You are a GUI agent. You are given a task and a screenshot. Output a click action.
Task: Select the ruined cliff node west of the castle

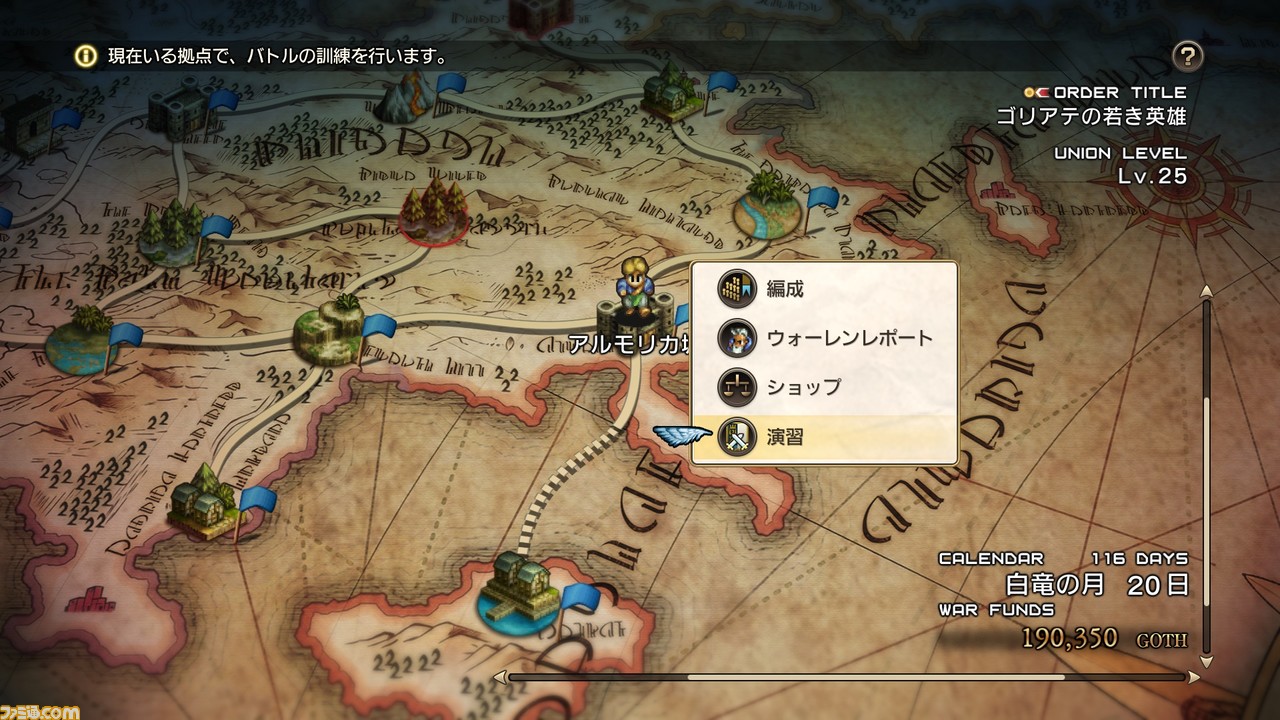tap(329, 329)
